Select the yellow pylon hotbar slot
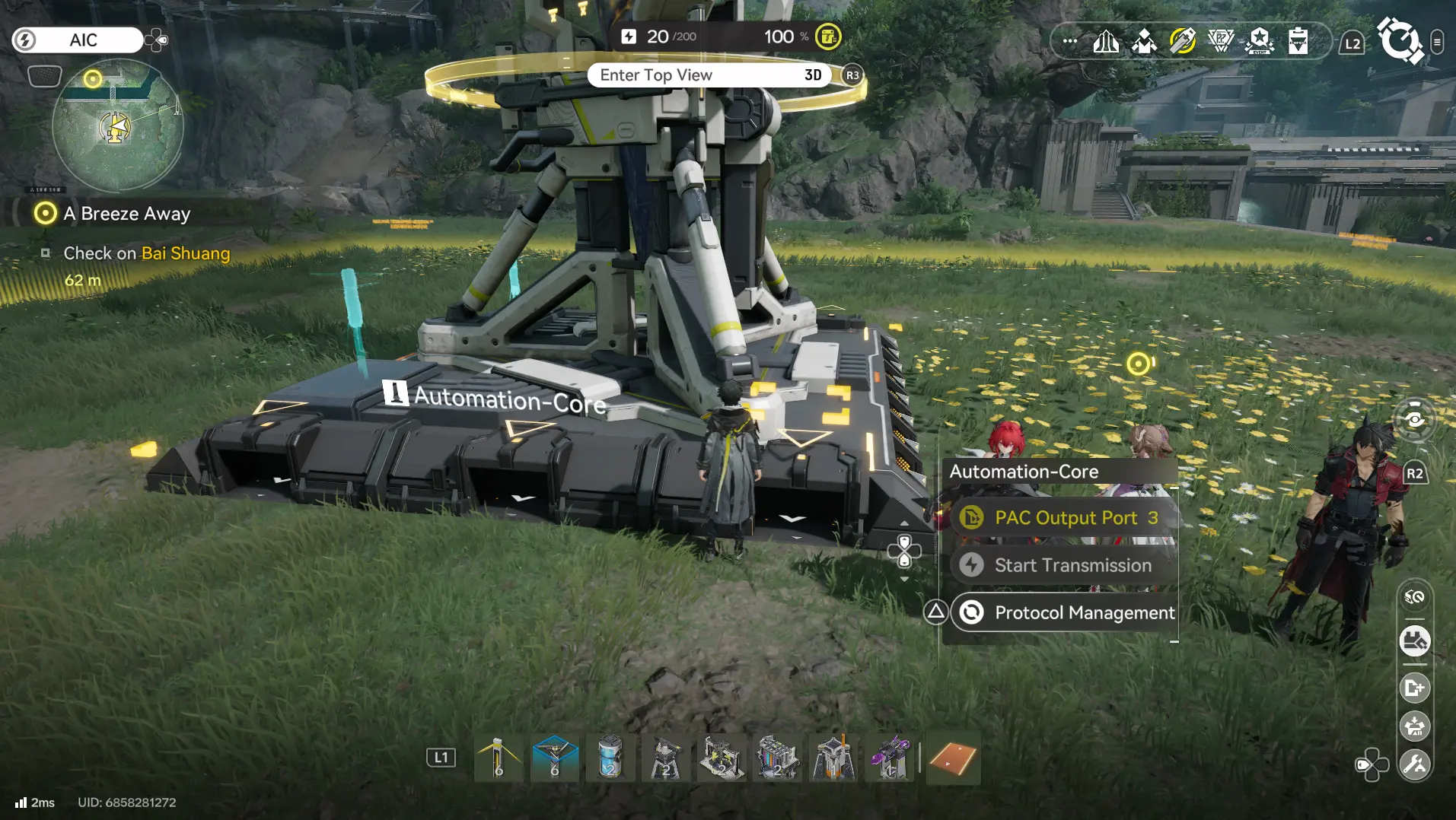The image size is (1456, 820). click(499, 758)
